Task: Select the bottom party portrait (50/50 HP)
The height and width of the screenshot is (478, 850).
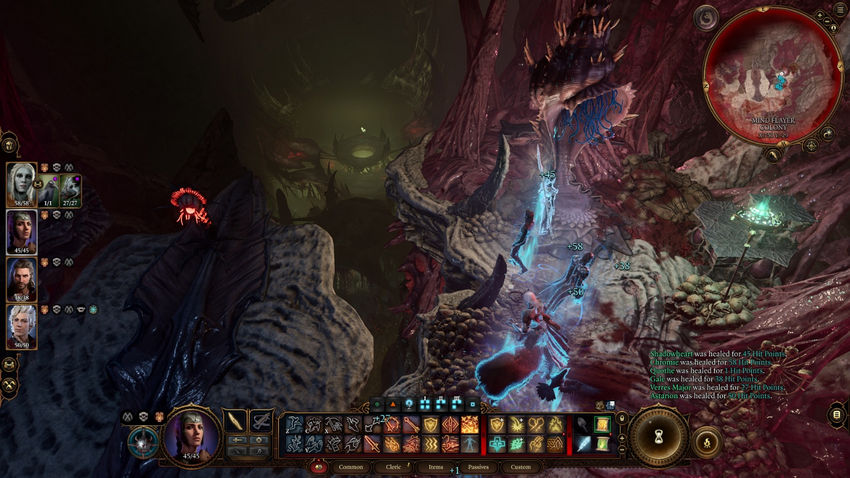Action: pyautogui.click(x=21, y=325)
